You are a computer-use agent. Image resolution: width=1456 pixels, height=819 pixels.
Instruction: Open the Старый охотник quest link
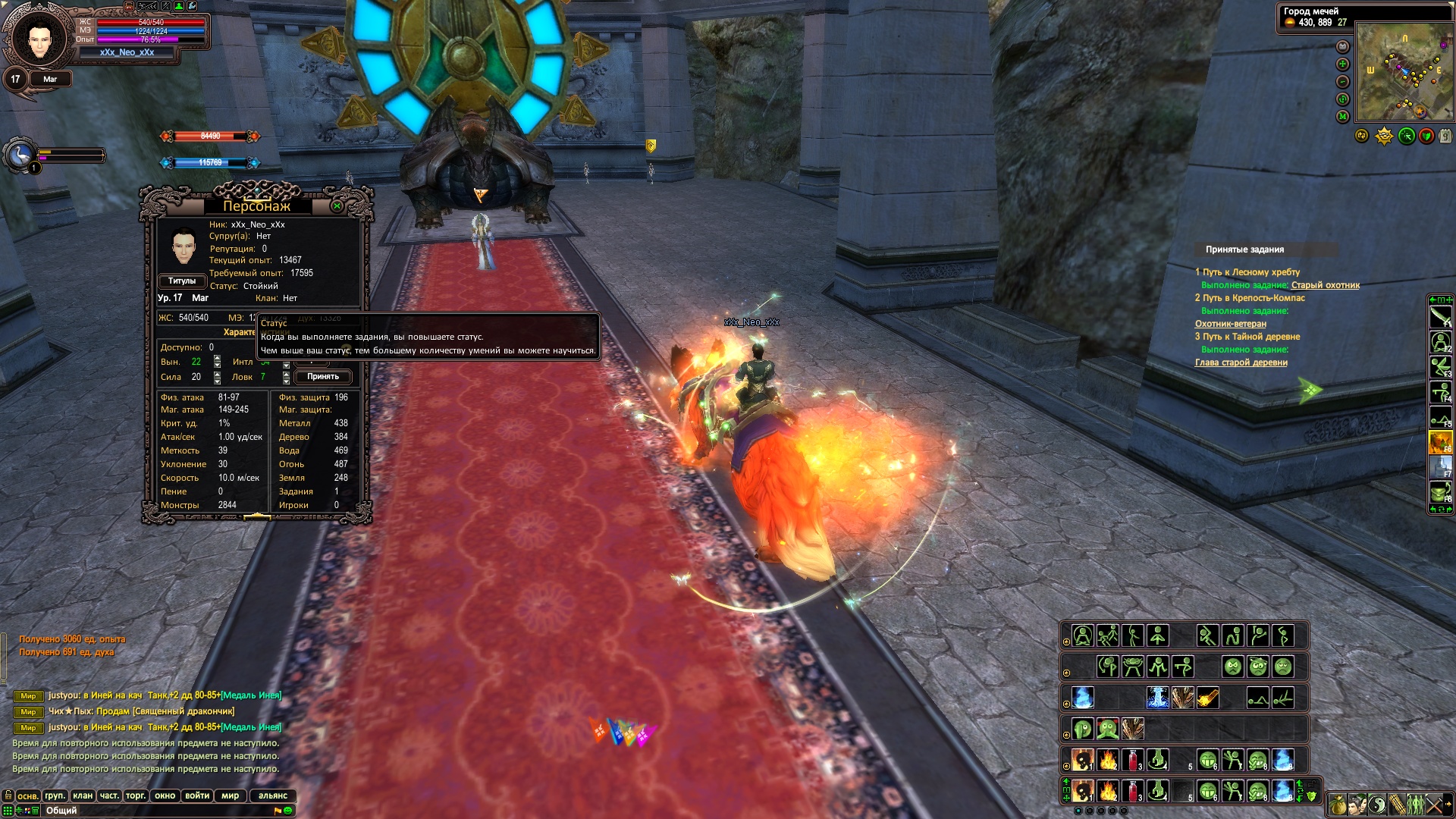click(1325, 285)
